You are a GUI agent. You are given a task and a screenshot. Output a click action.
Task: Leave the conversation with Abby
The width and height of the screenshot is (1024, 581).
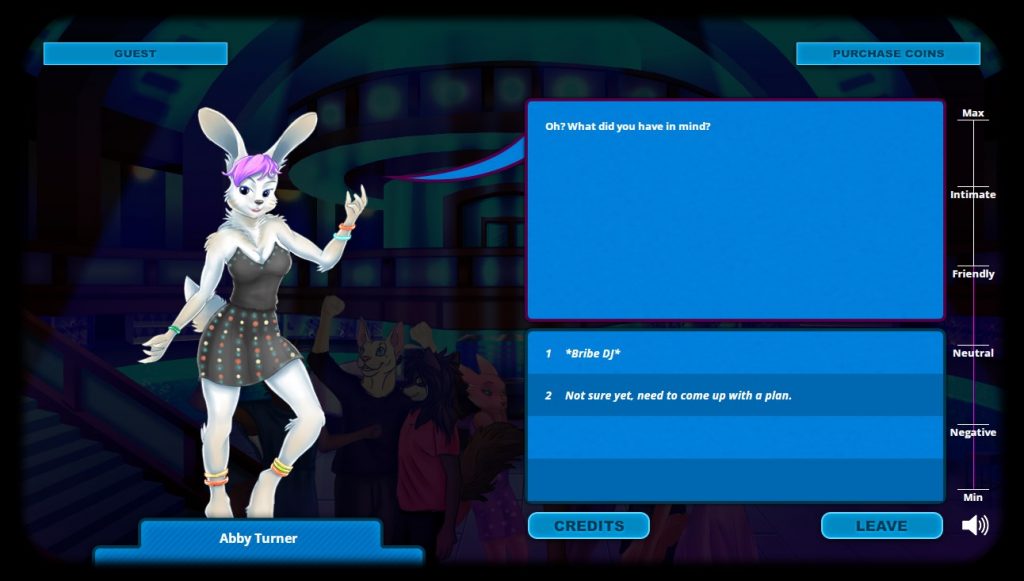(x=881, y=526)
